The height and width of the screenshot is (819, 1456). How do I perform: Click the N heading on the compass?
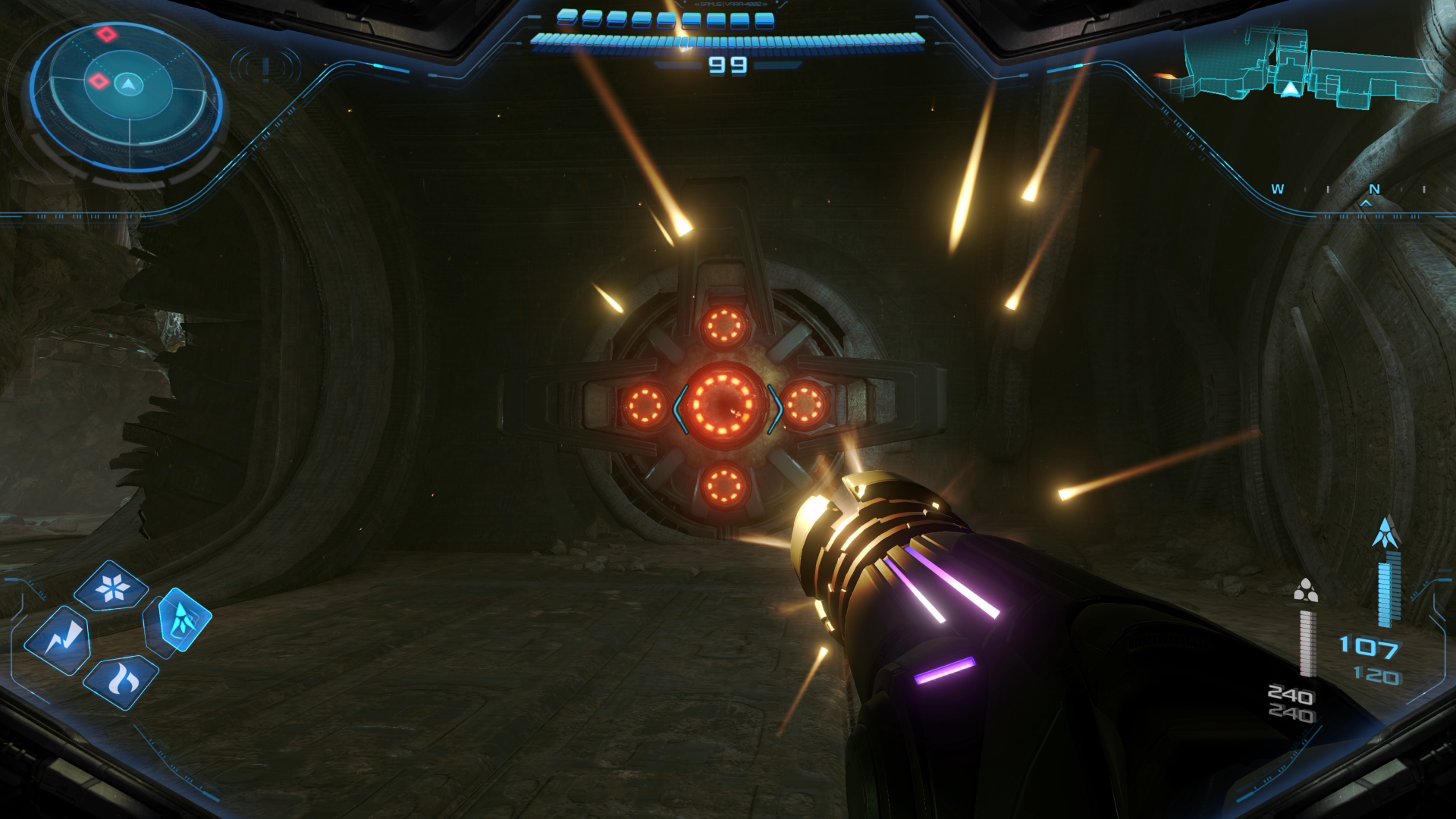pyautogui.click(x=1373, y=190)
